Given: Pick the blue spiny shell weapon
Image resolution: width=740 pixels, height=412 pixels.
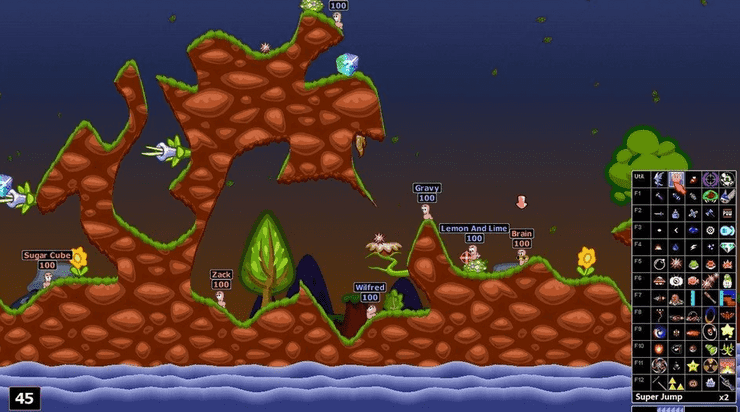Looking at the screenshot, I should point(728,194).
